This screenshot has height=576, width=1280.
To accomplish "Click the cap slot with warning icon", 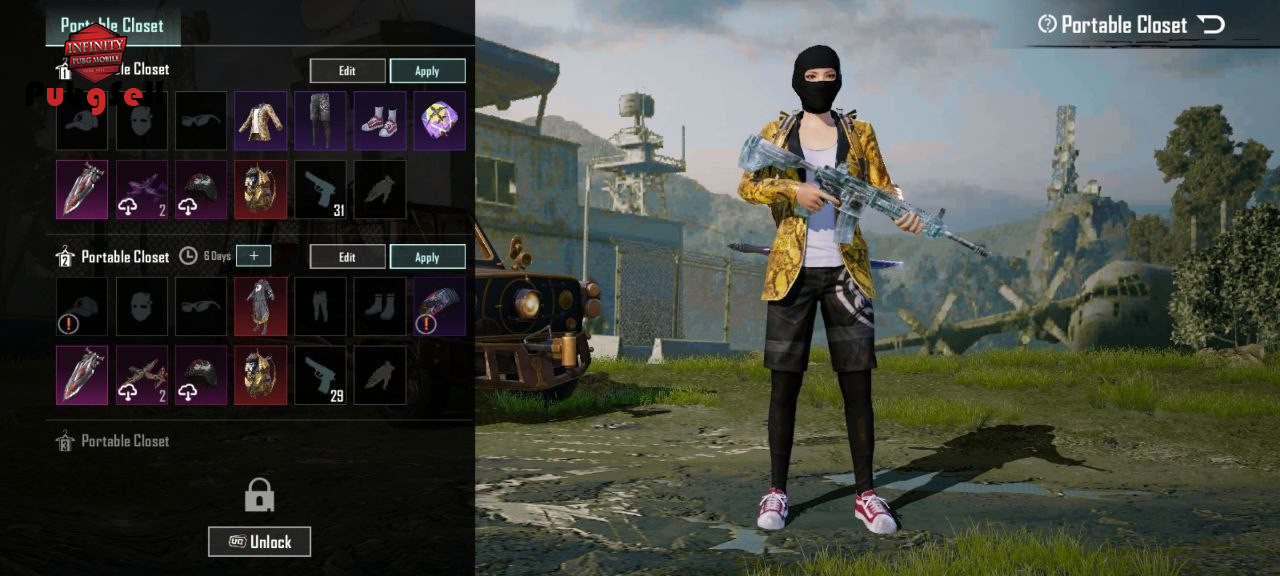I will (82, 307).
